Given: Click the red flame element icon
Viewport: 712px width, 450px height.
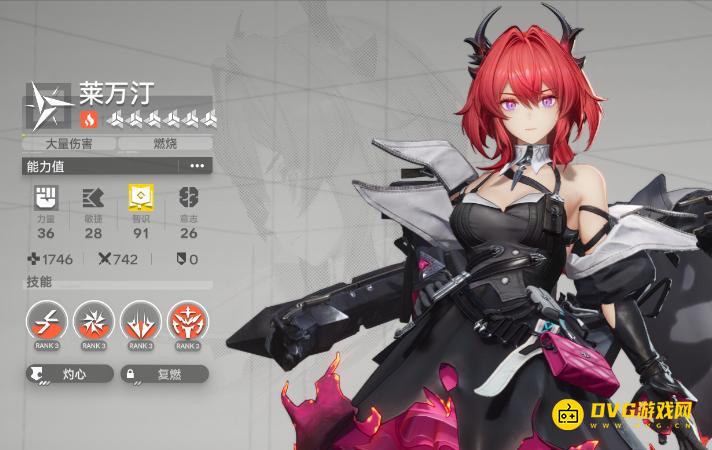Looking at the screenshot, I should [89, 120].
